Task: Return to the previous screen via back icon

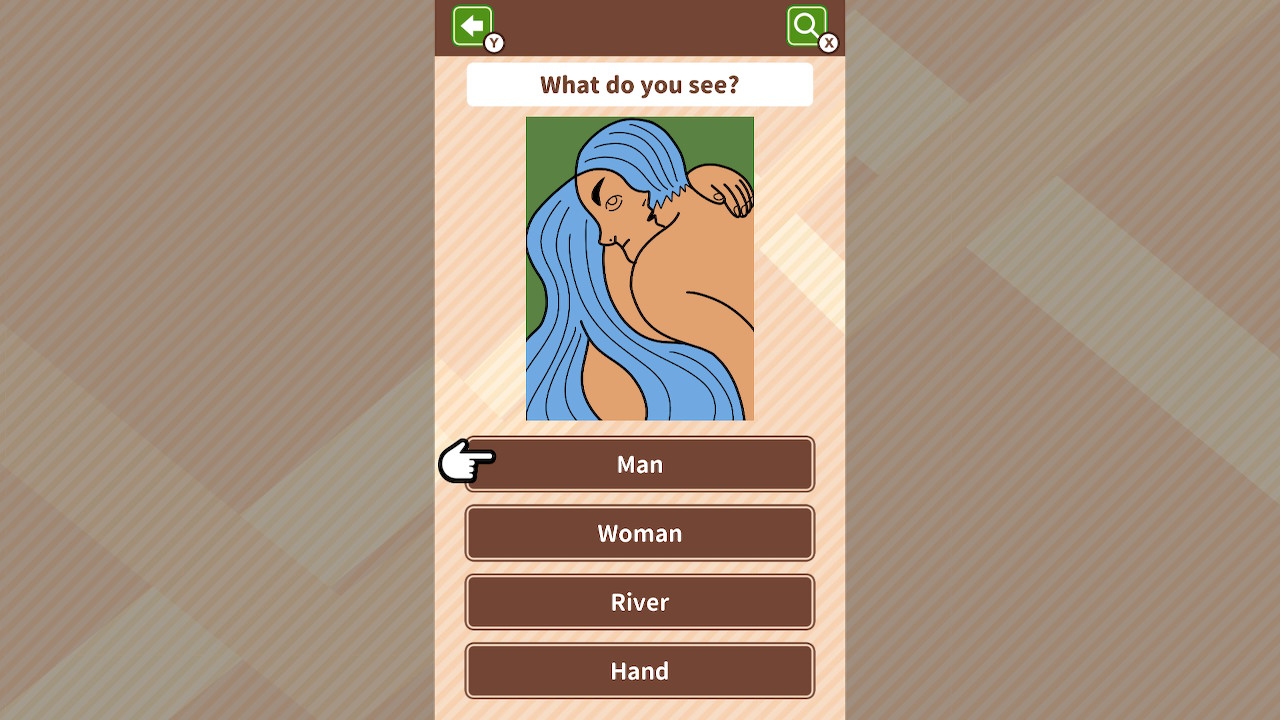Action: (x=473, y=26)
